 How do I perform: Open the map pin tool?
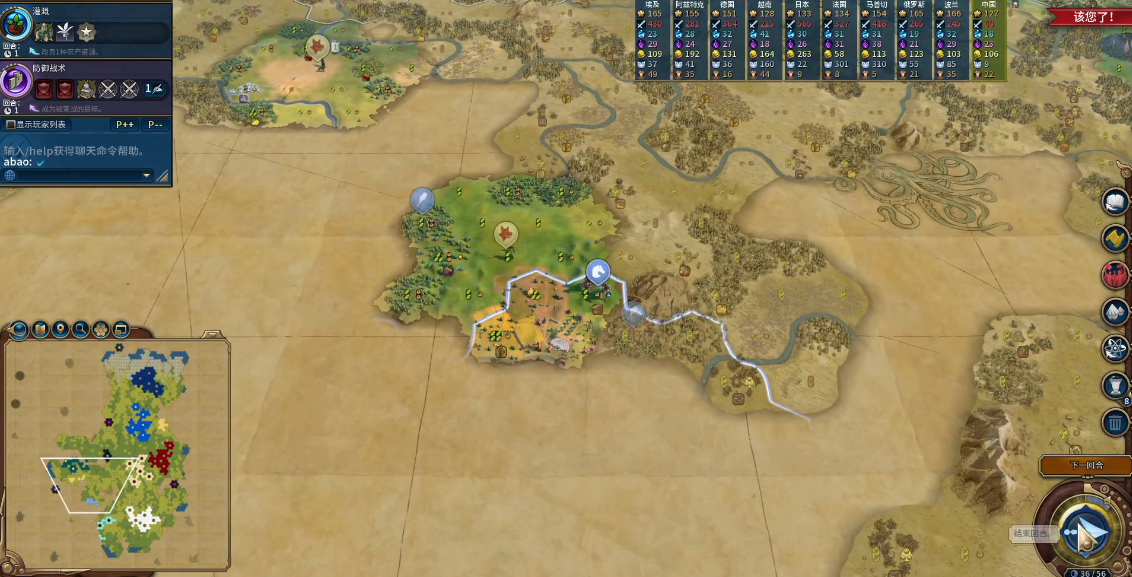click(x=61, y=329)
